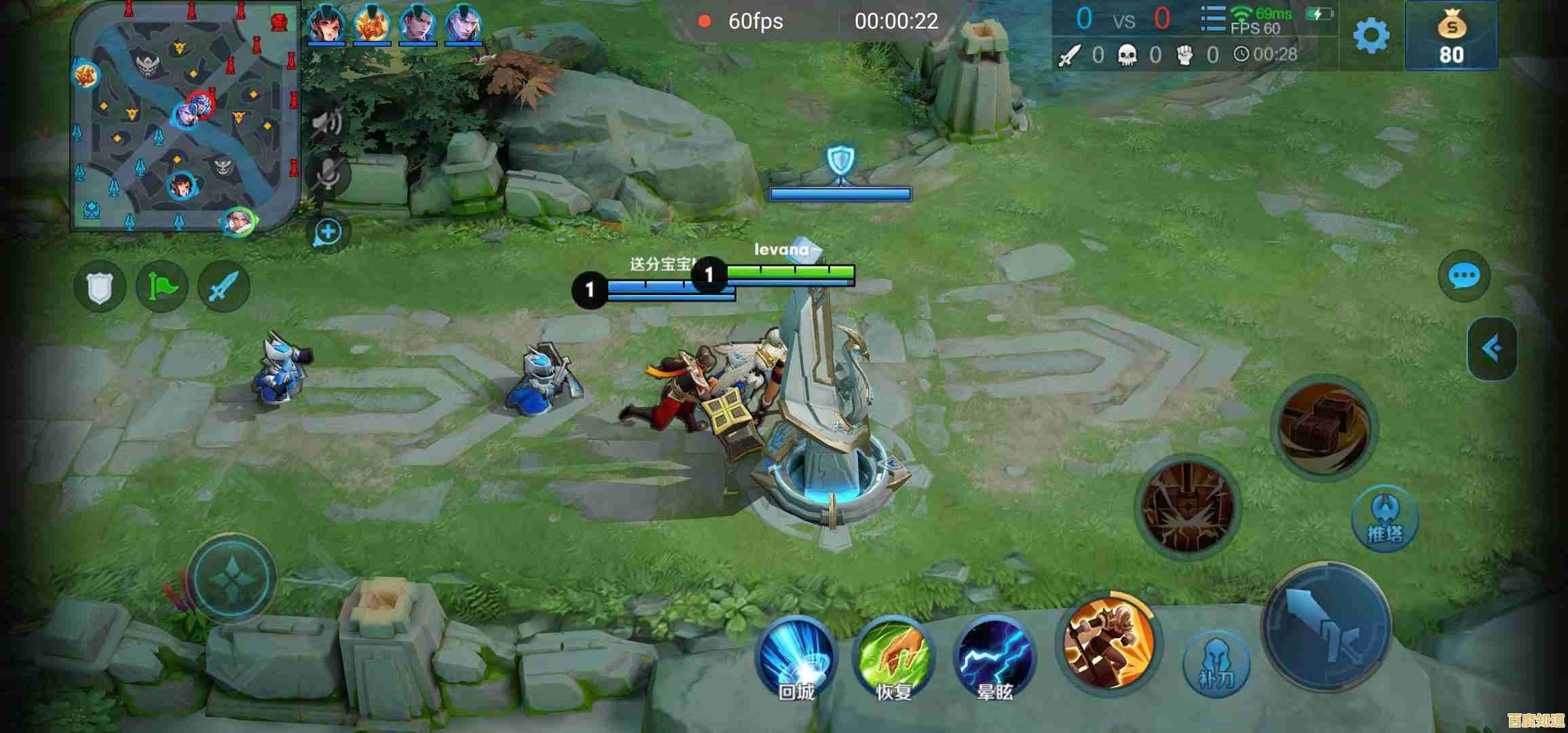Open the quick chat bubble panel
Image resolution: width=1568 pixels, height=733 pixels.
click(1463, 276)
